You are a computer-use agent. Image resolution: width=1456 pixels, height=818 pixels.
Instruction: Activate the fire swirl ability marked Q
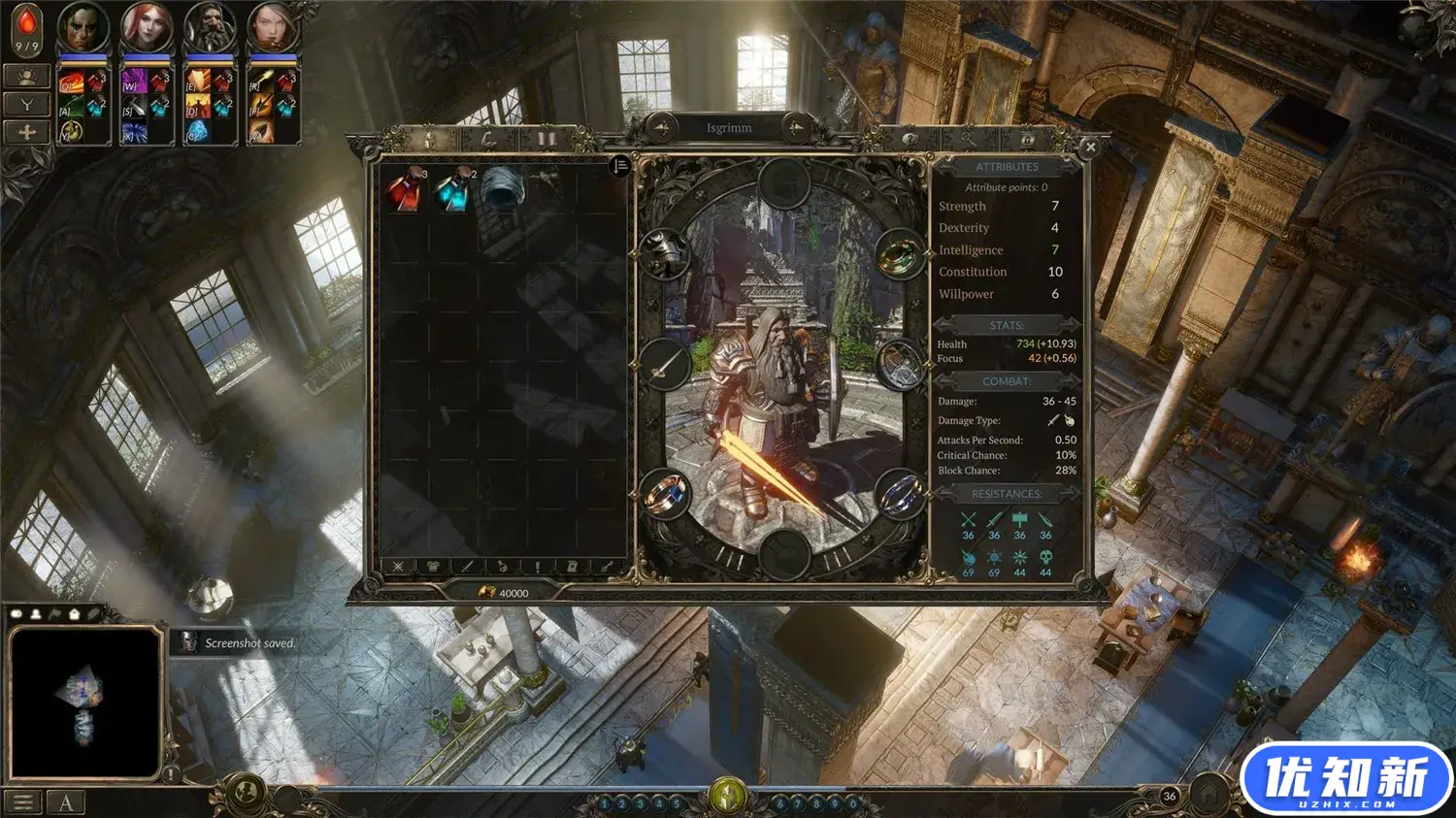point(71,84)
